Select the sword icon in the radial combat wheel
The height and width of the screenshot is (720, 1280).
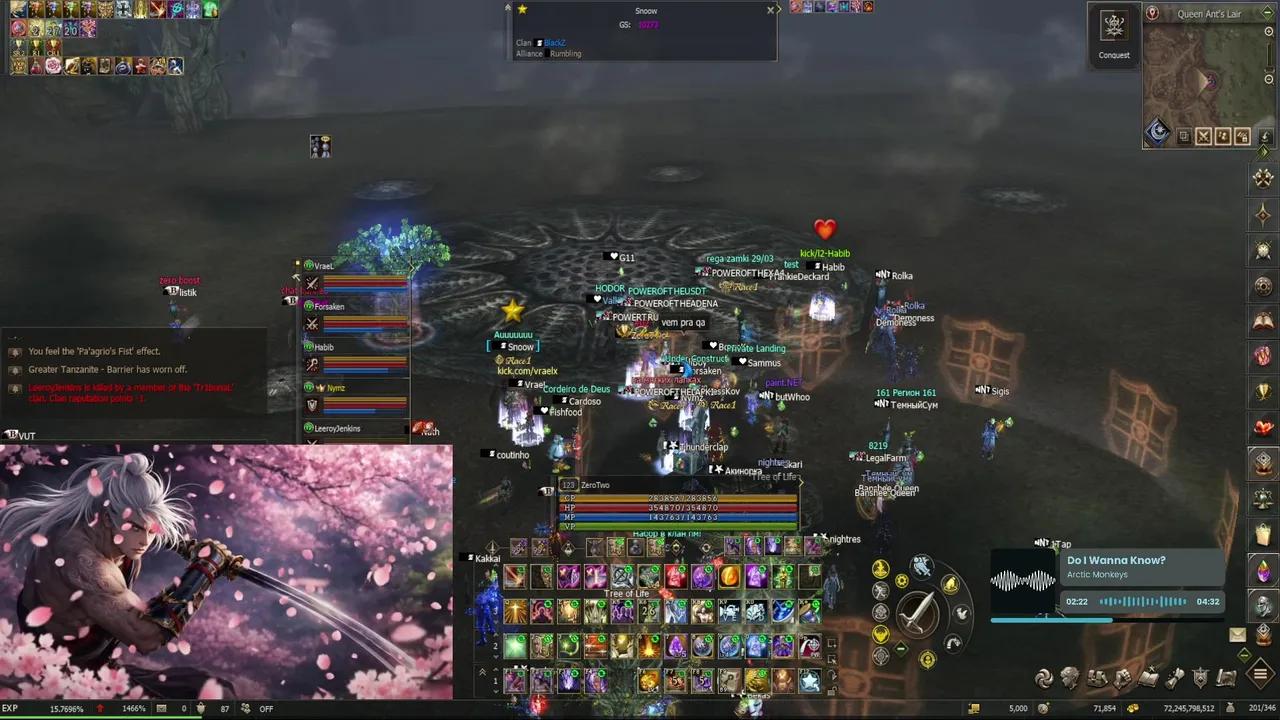(x=918, y=612)
